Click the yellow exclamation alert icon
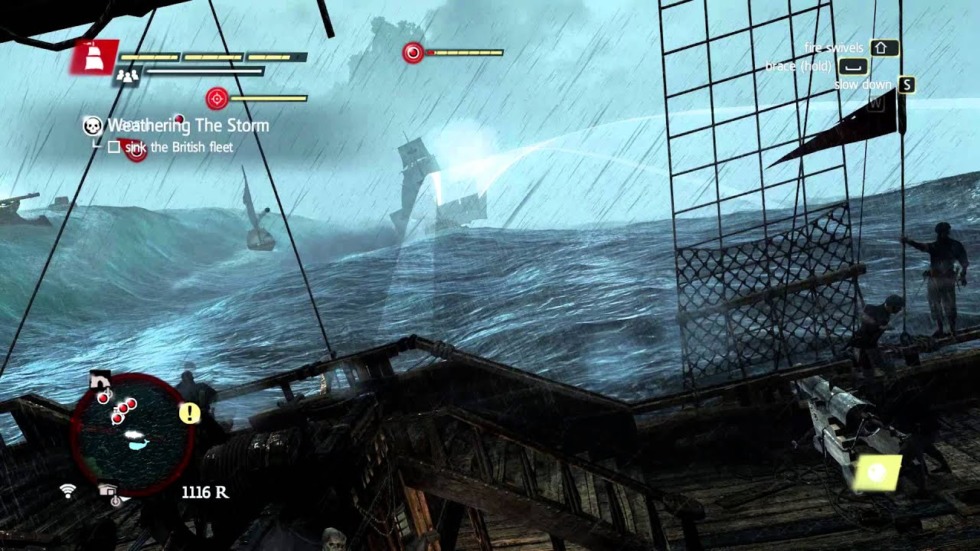The image size is (980, 551). pos(190,413)
